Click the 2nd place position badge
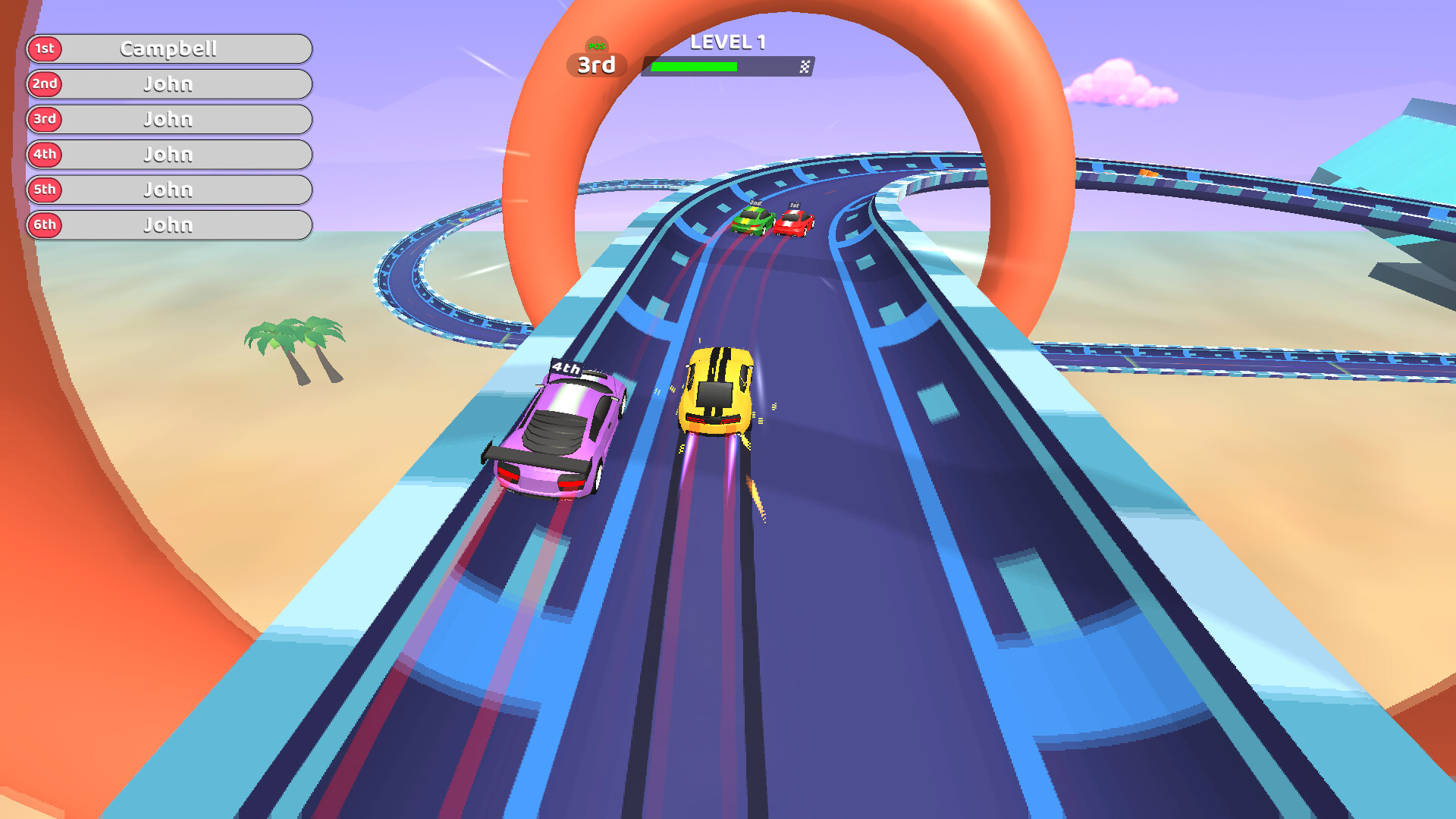Screen dimensions: 1456x819 (44, 84)
